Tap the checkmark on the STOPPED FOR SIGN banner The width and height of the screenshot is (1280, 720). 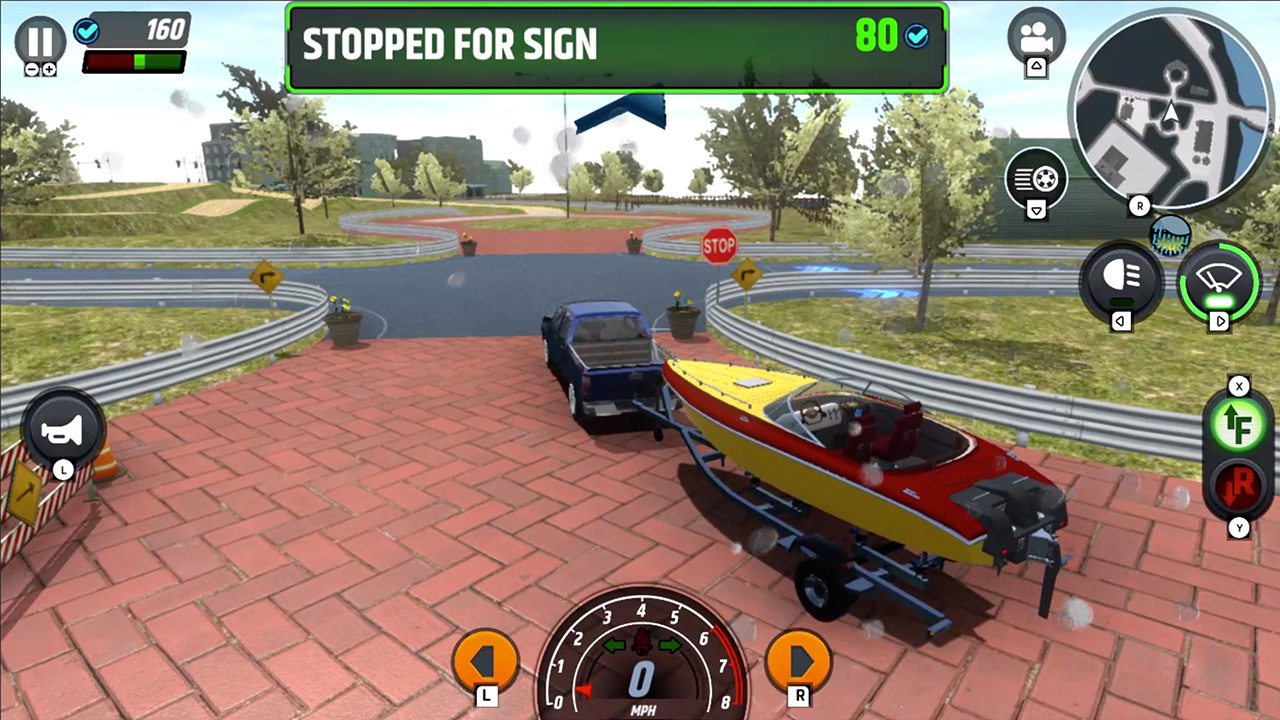(x=917, y=38)
